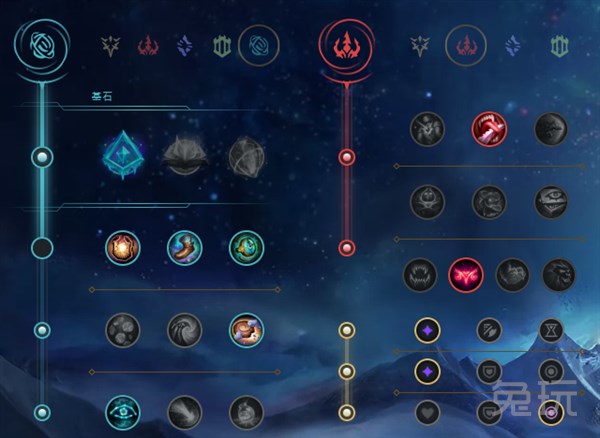Screen dimensions: 600x438
Task: Select the red Ingenious Hunter rune
Action: click(466, 274)
